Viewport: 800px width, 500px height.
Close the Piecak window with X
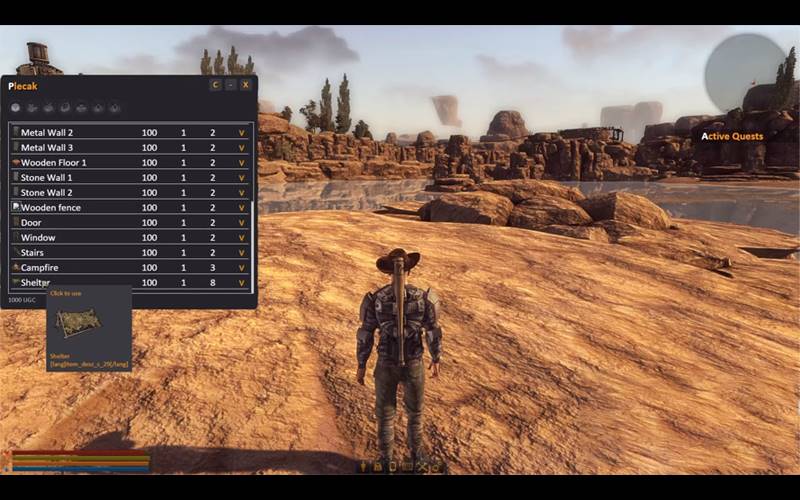coord(246,85)
